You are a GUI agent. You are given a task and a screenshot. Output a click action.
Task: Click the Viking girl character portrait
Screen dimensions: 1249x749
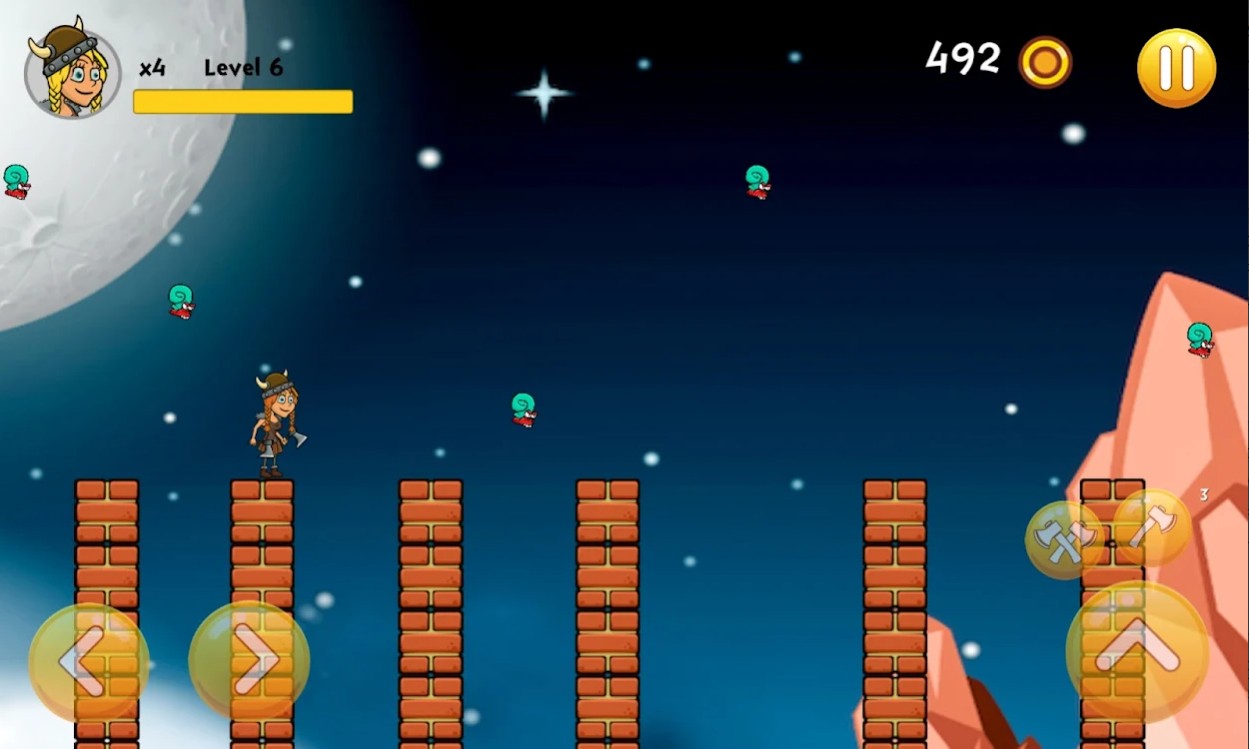tap(72, 70)
